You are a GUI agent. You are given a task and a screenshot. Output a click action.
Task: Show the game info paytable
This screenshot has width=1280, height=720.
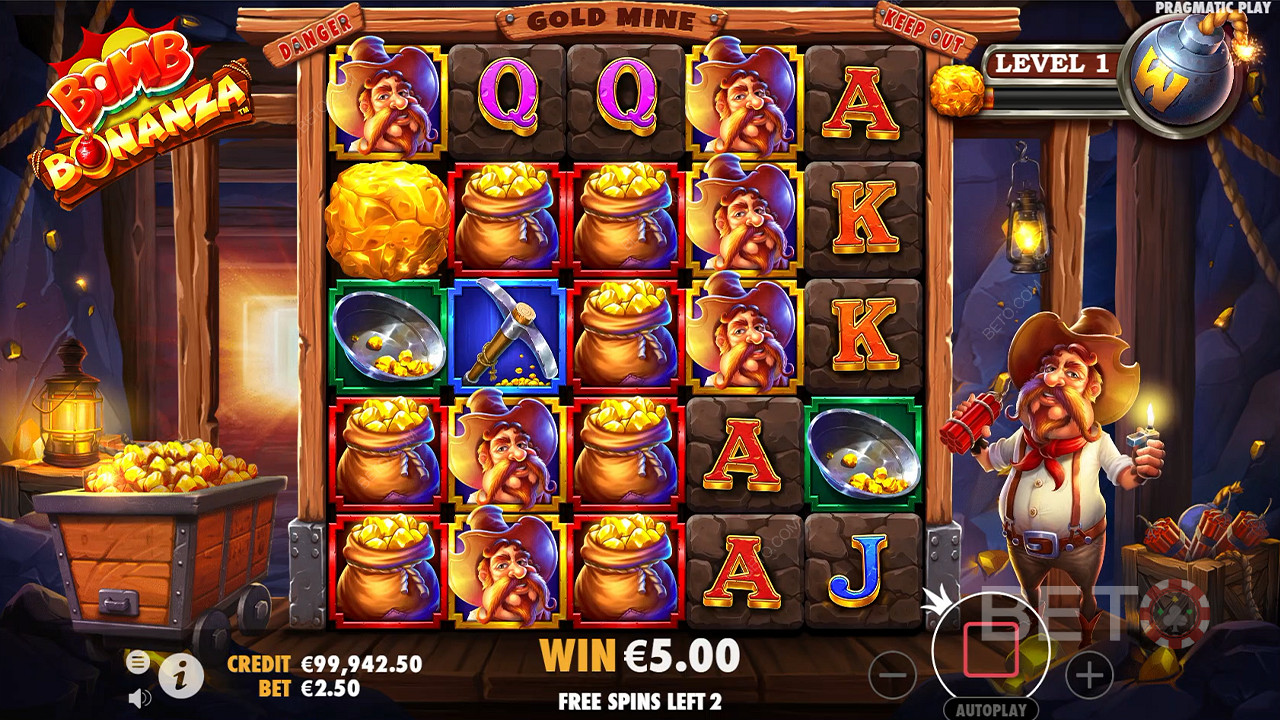[181, 677]
